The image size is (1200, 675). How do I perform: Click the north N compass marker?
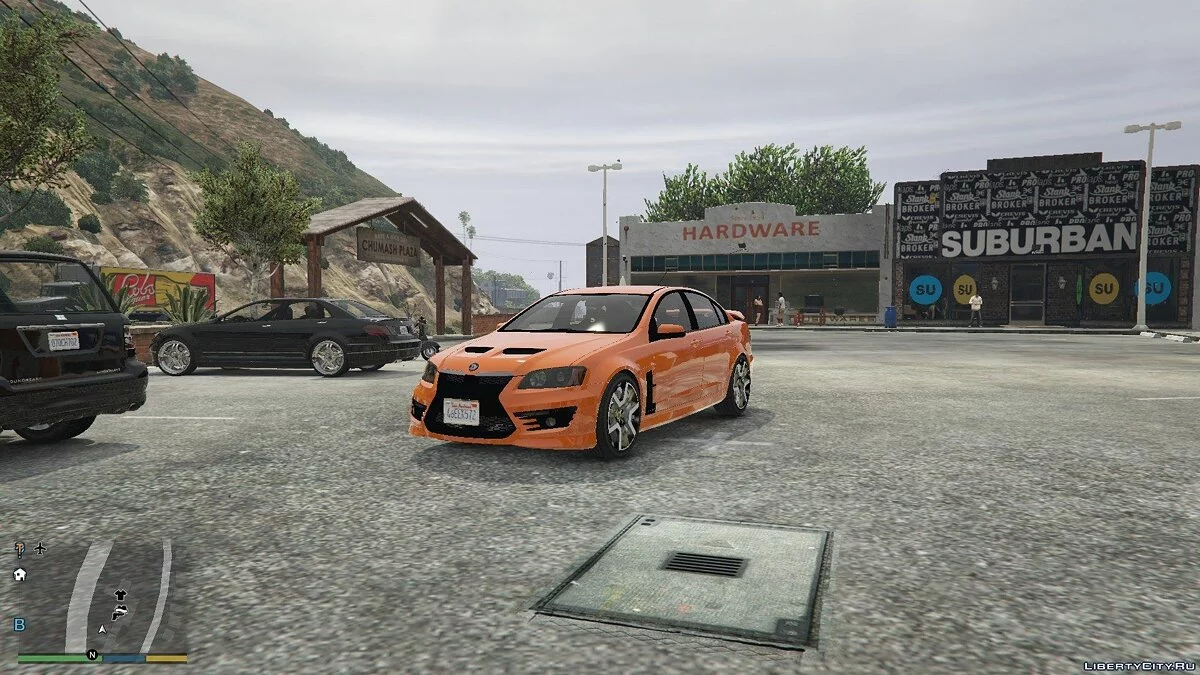[92, 655]
